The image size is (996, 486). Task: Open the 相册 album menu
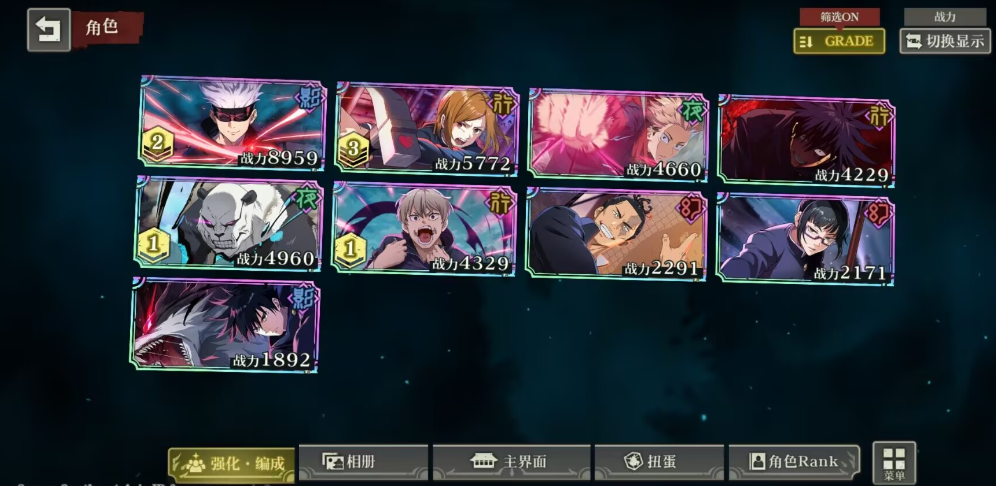point(363,462)
